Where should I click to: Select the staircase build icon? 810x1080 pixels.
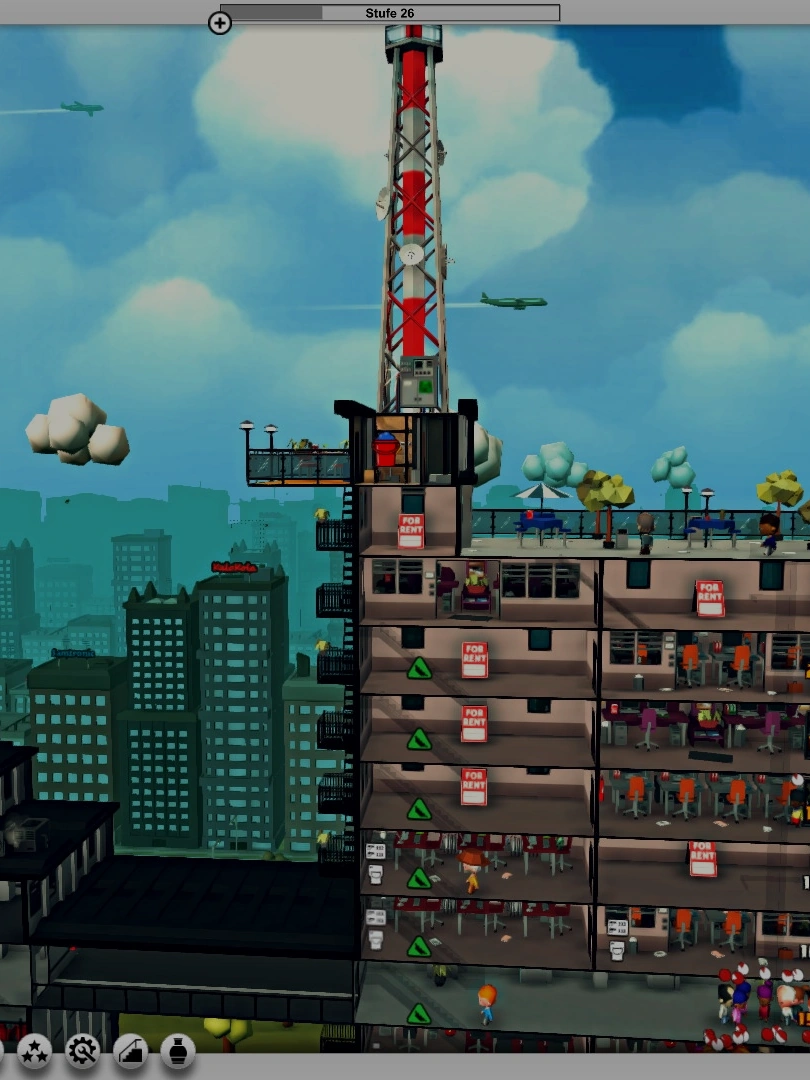pyautogui.click(x=131, y=1051)
